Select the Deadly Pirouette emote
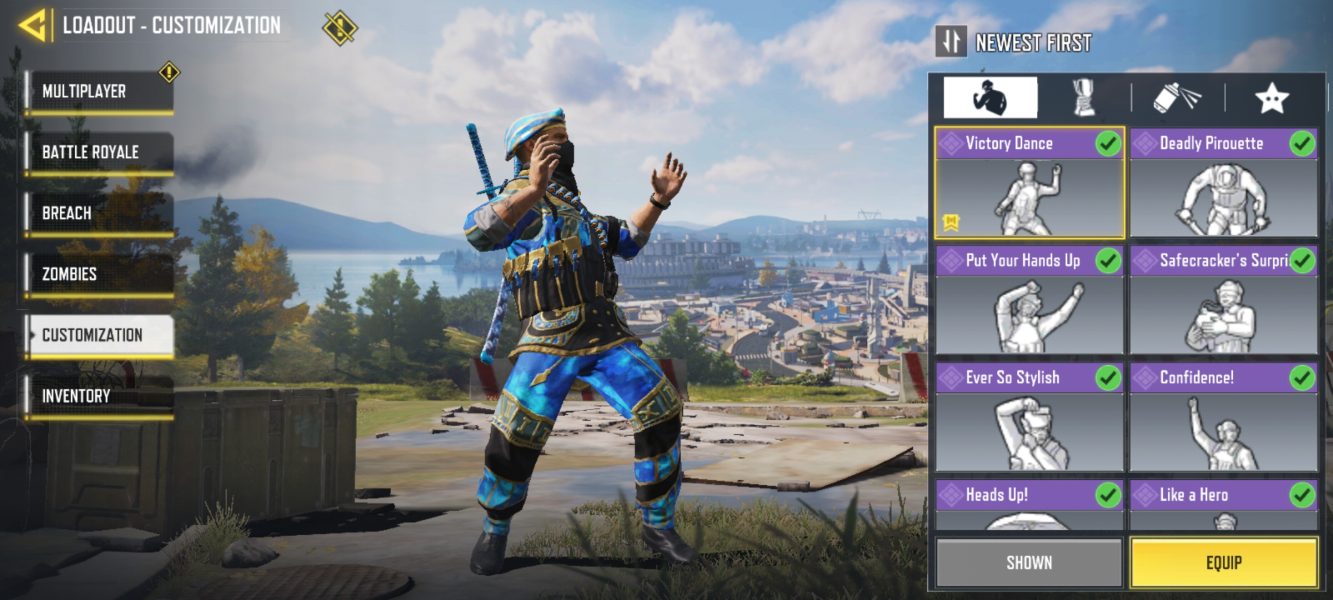 [x=1223, y=183]
